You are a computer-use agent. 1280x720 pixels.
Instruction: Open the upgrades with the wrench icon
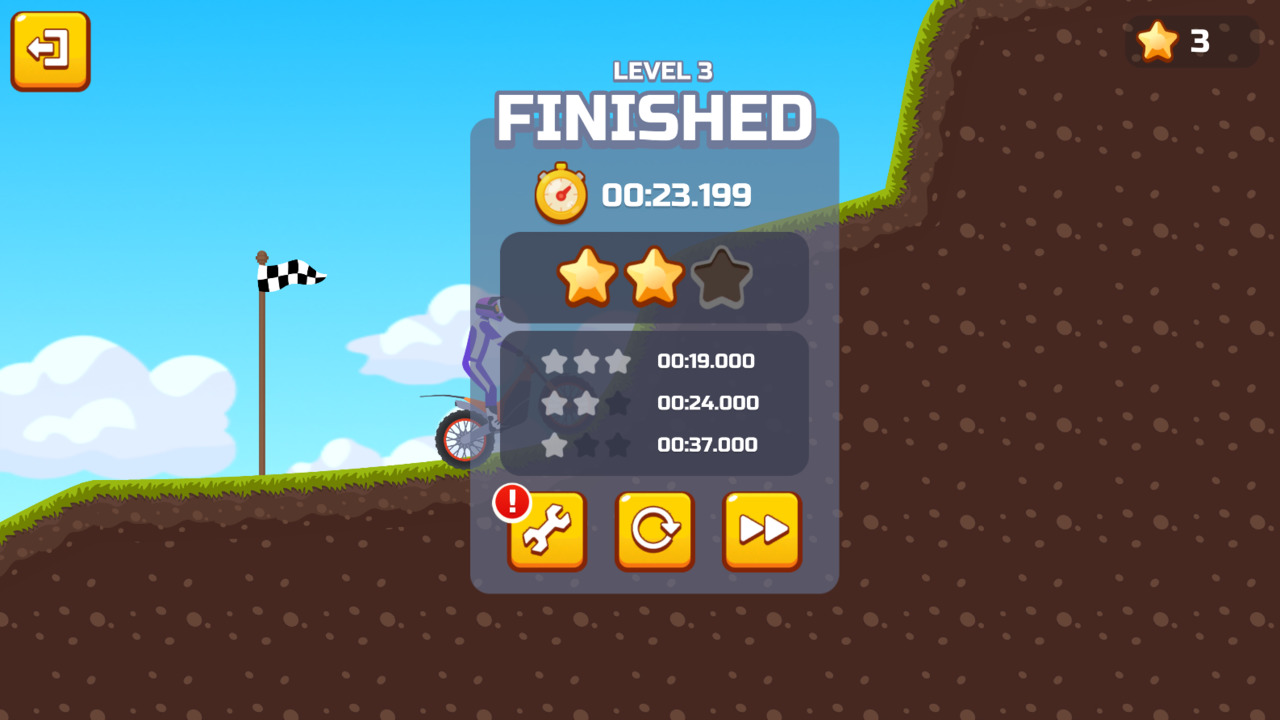coord(547,531)
